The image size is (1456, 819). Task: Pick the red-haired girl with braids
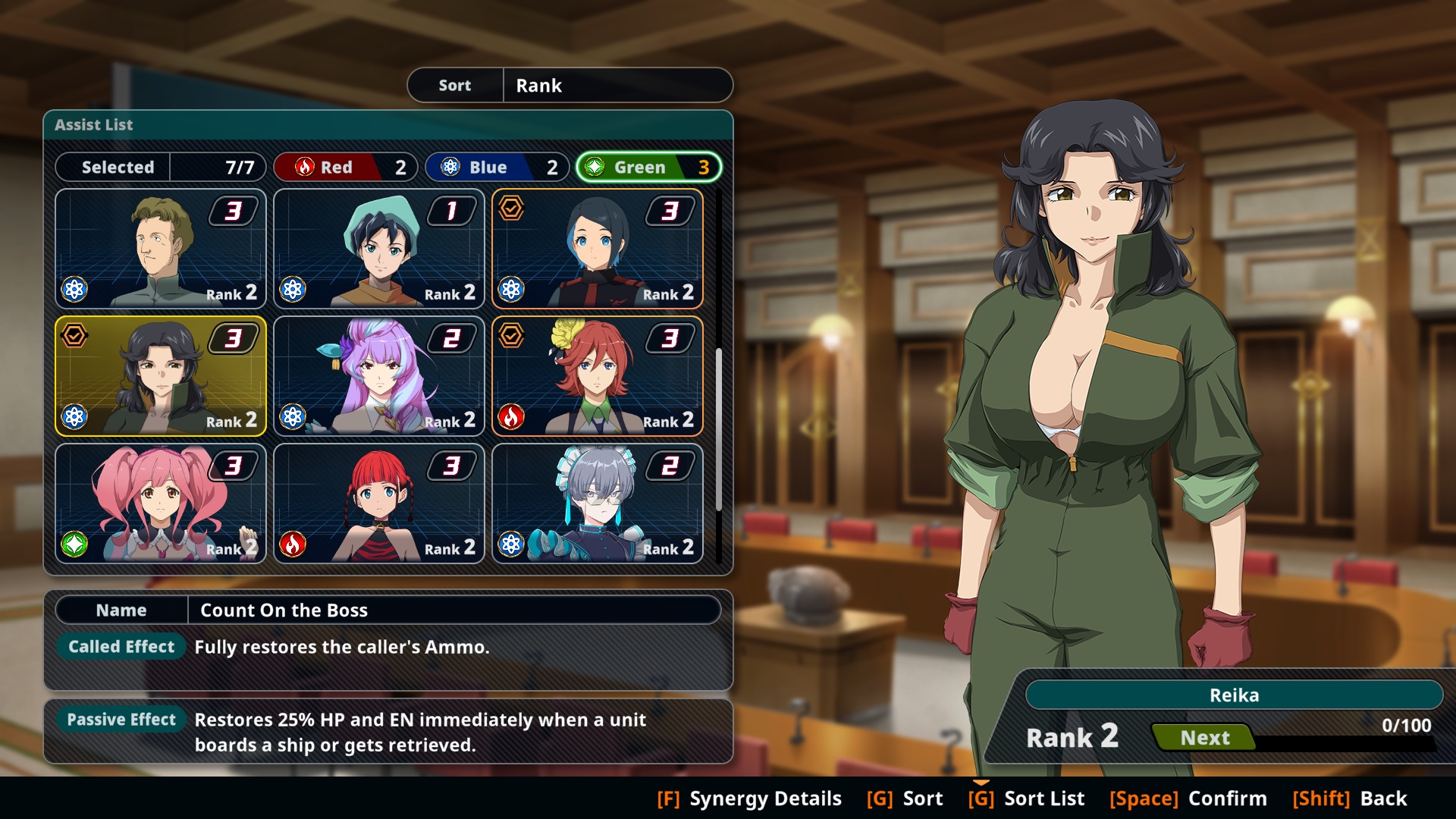(x=379, y=504)
